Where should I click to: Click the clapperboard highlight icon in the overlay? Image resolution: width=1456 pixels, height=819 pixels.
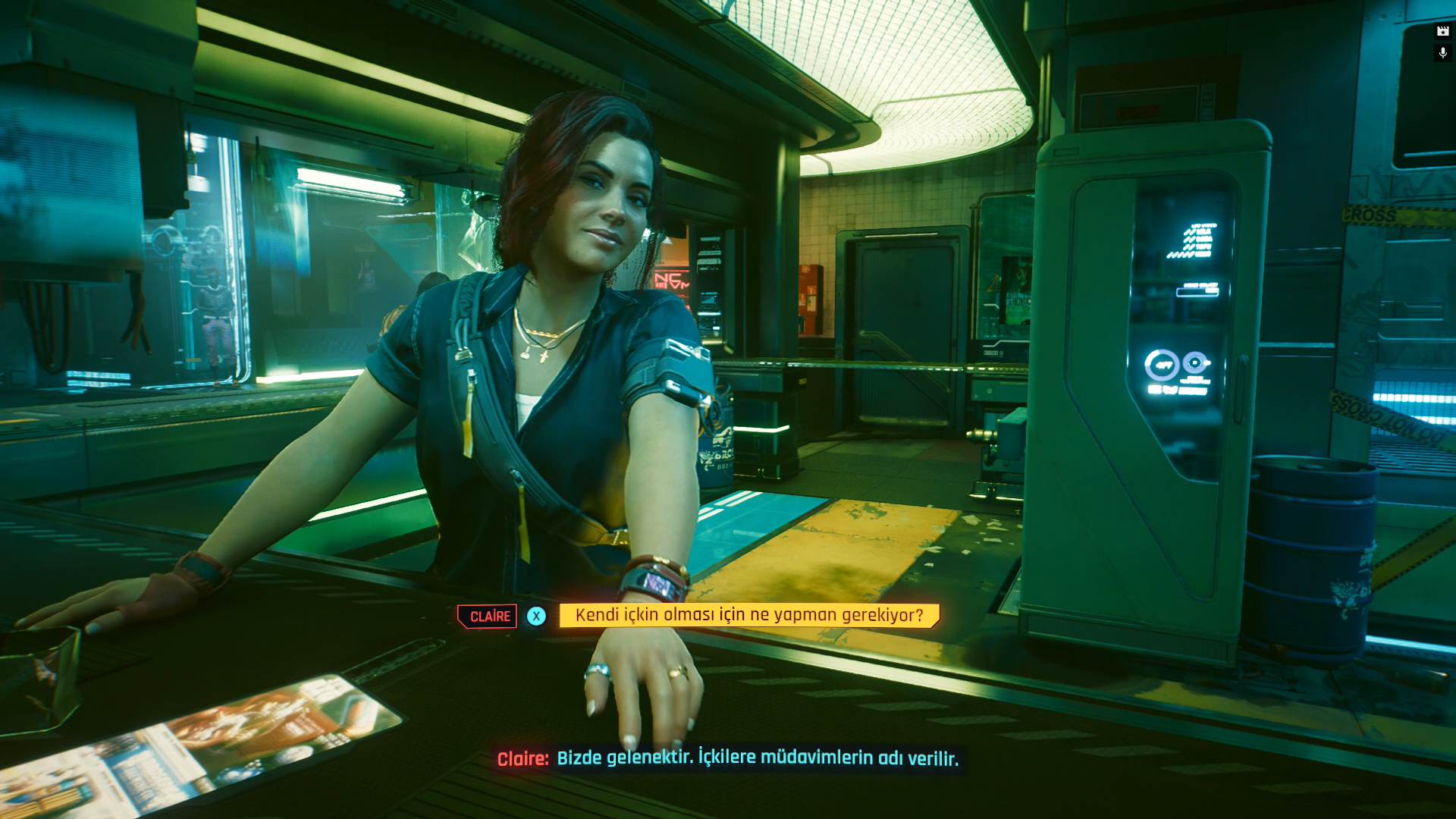click(1442, 31)
